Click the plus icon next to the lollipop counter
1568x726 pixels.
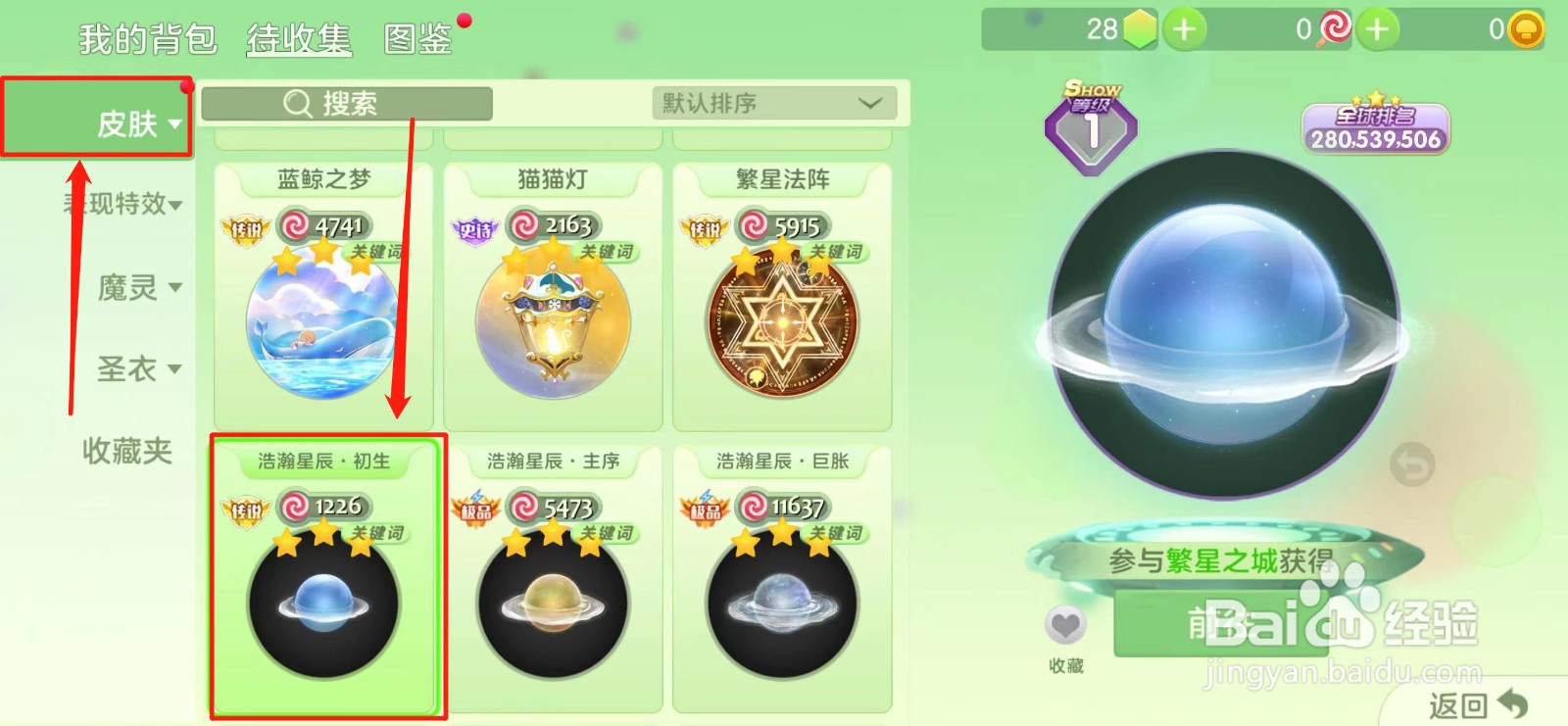[x=1378, y=29]
